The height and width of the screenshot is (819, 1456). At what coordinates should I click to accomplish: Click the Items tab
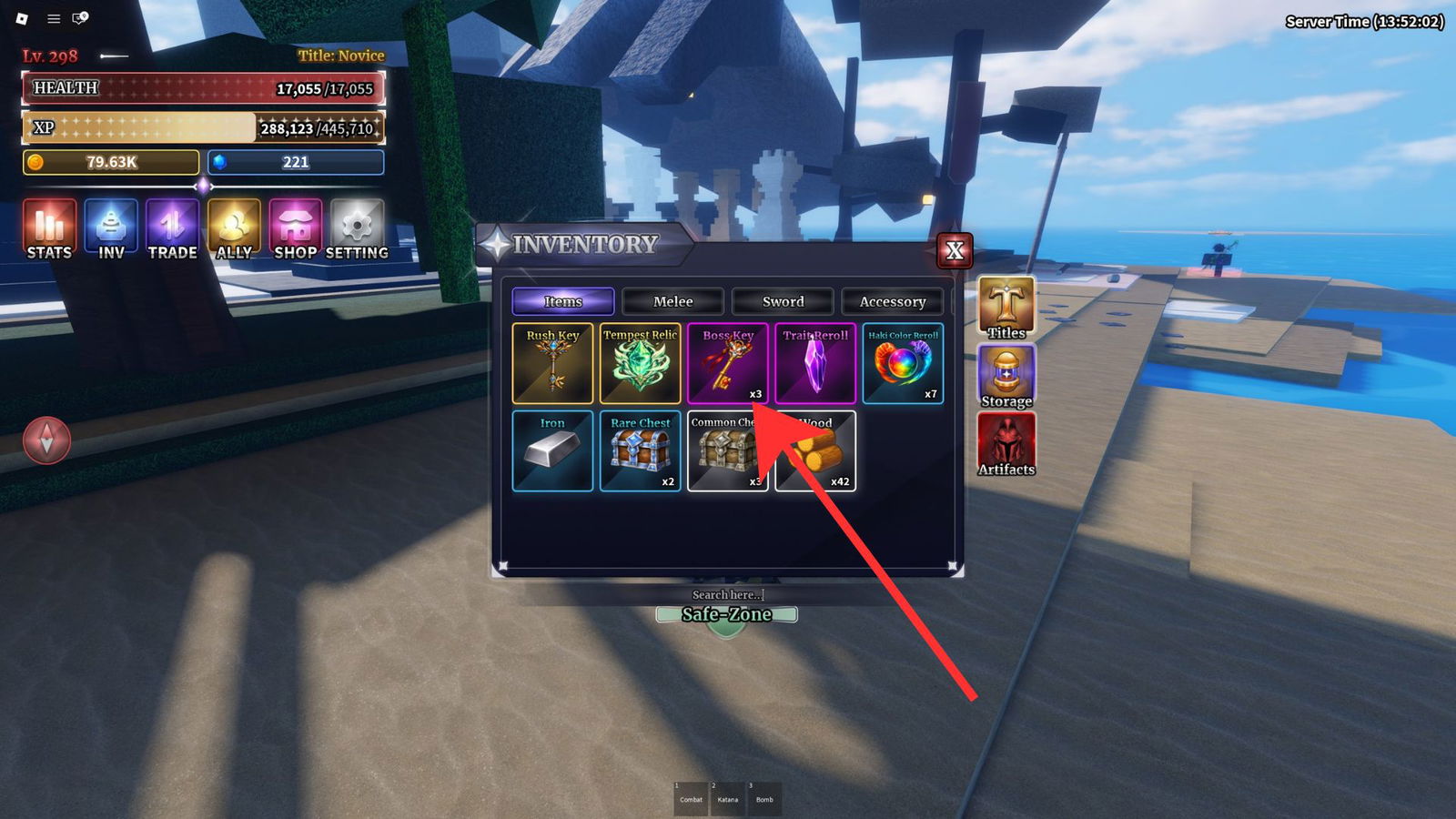click(x=562, y=301)
